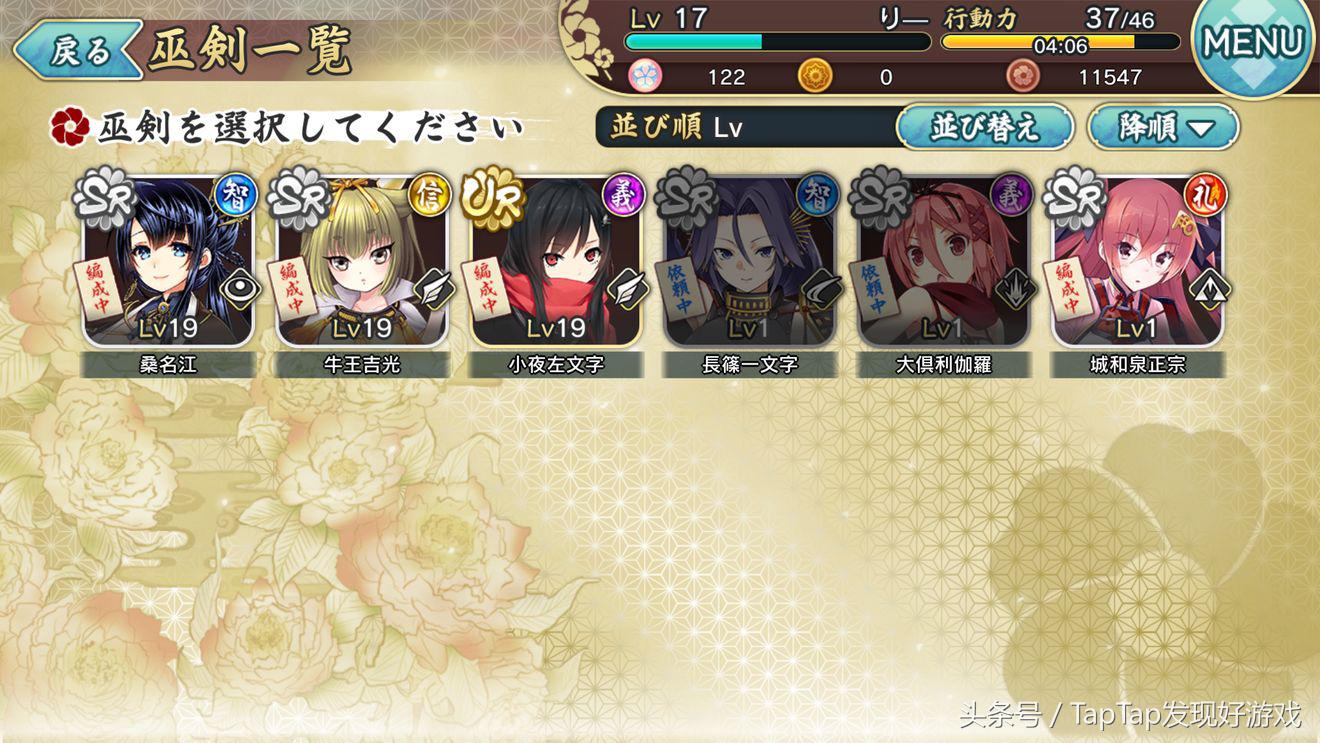The image size is (1320, 743).
Task: Select the 長篠一文字 character card
Action: 750,265
